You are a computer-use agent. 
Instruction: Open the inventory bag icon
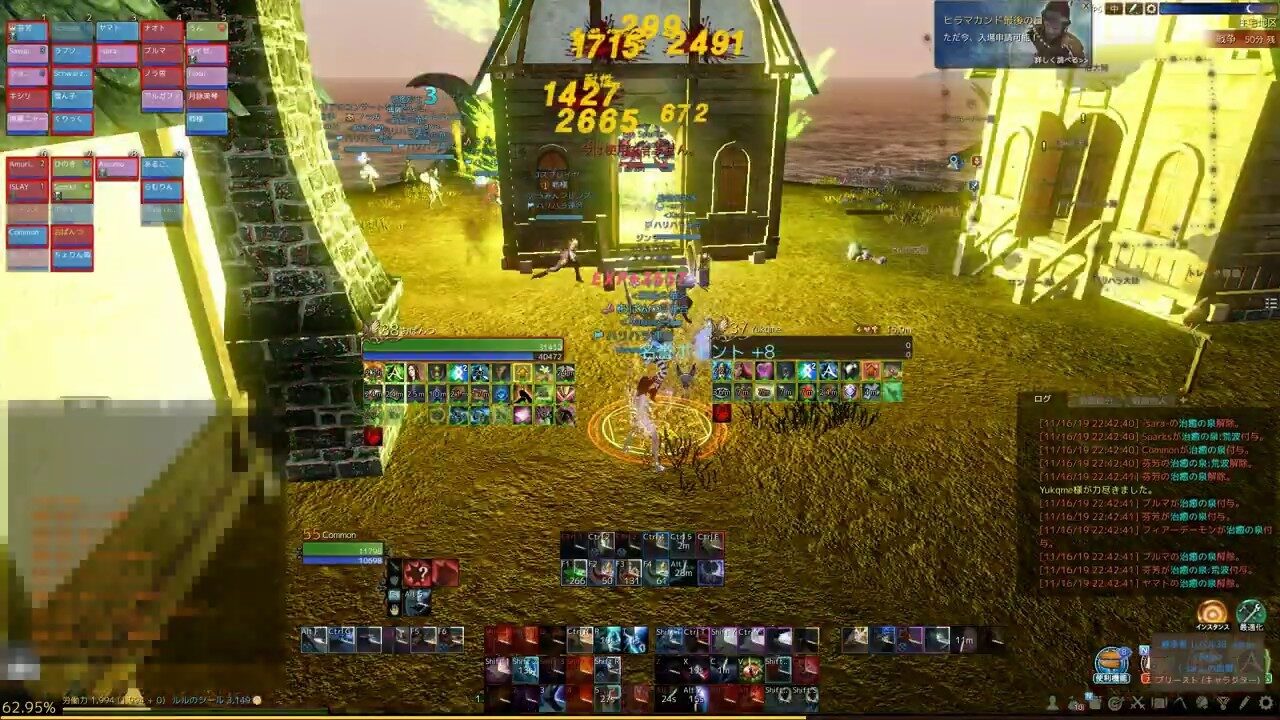coord(1073,703)
